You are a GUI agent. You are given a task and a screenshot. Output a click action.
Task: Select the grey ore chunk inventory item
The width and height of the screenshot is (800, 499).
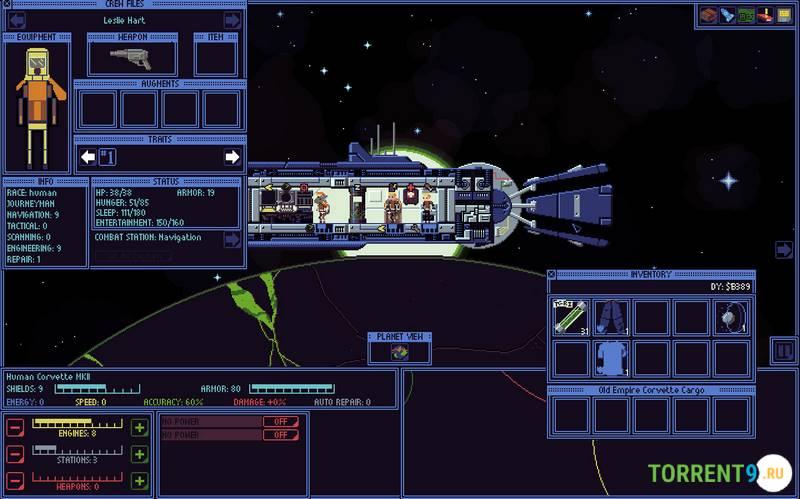pyautogui.click(x=732, y=317)
